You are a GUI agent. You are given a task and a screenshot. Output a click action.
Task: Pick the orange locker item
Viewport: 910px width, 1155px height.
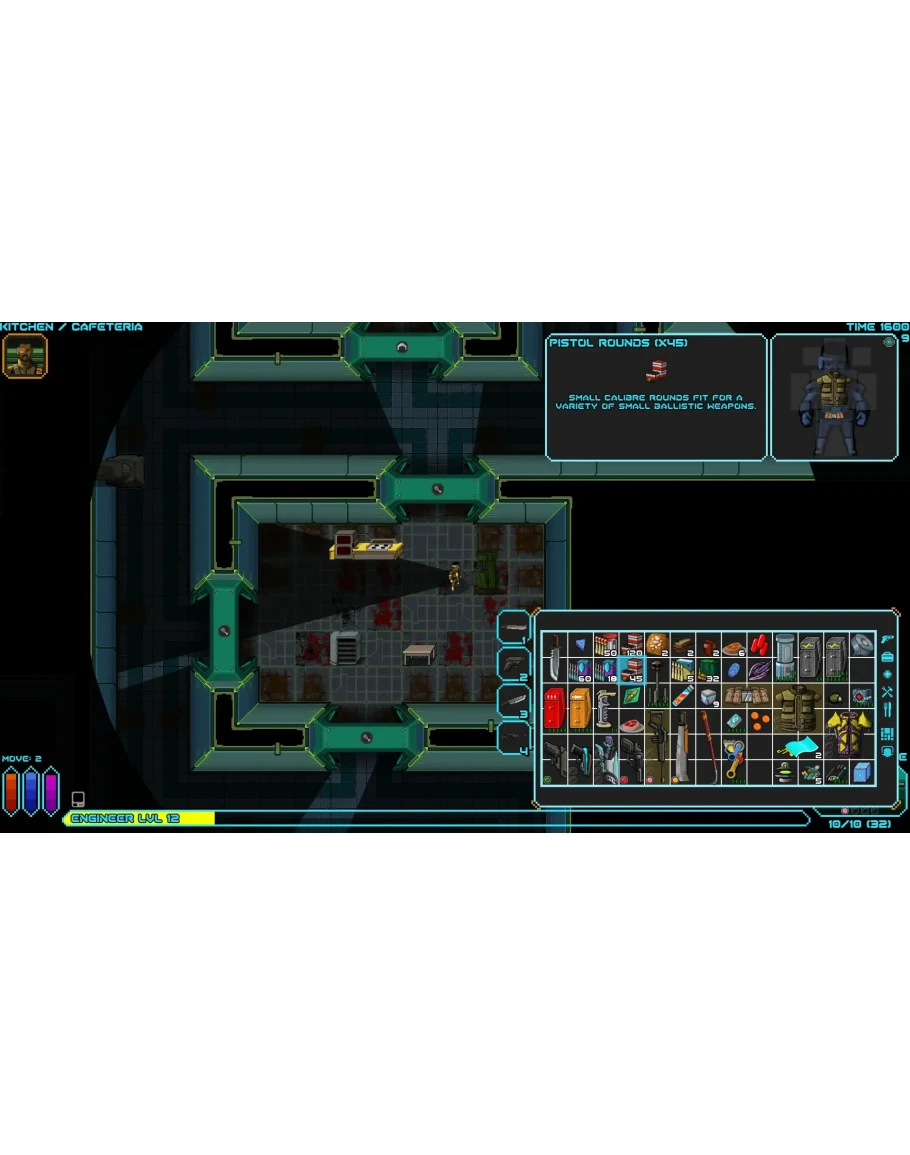(x=580, y=708)
